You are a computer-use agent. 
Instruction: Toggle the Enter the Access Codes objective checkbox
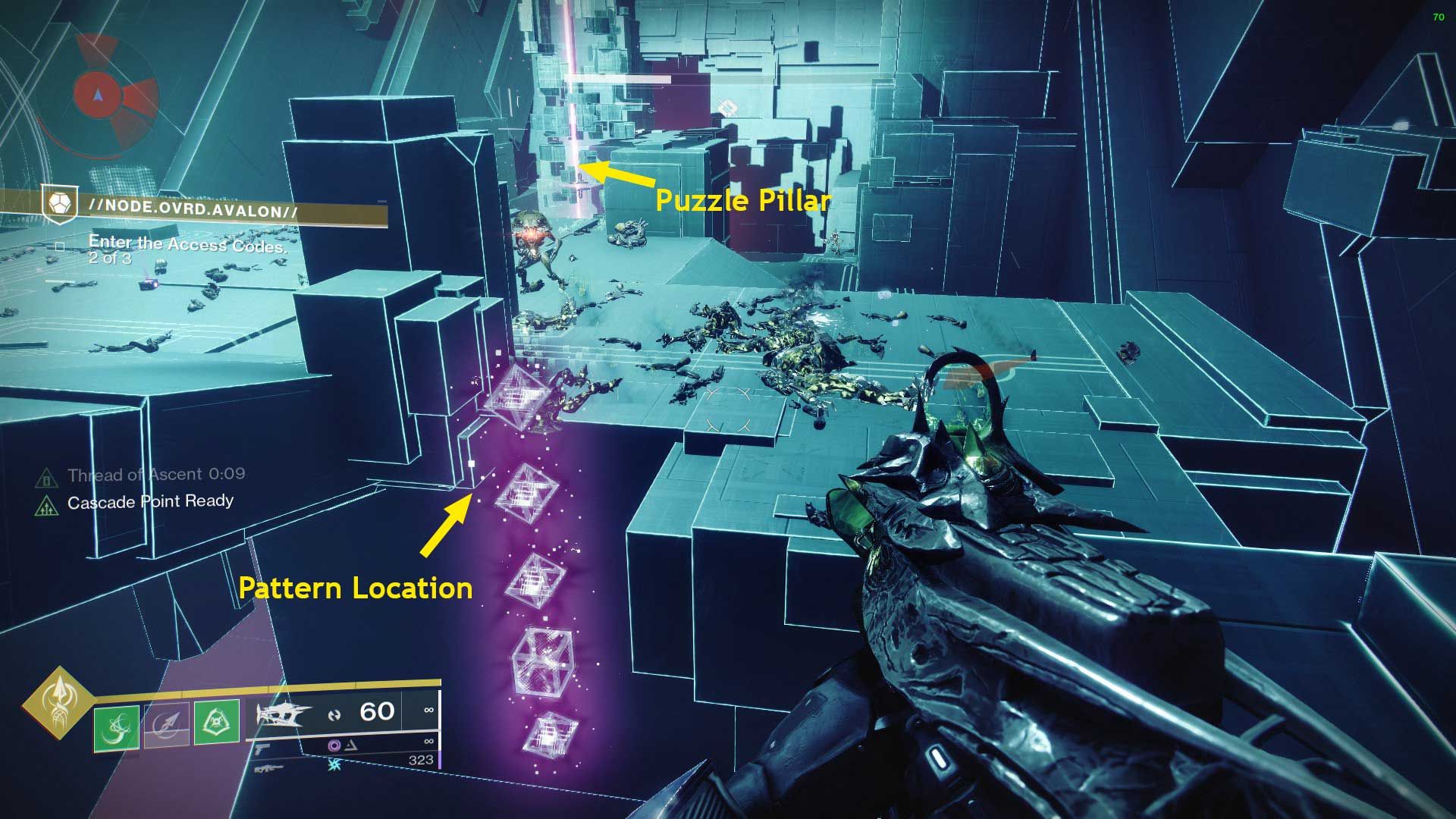pos(59,246)
